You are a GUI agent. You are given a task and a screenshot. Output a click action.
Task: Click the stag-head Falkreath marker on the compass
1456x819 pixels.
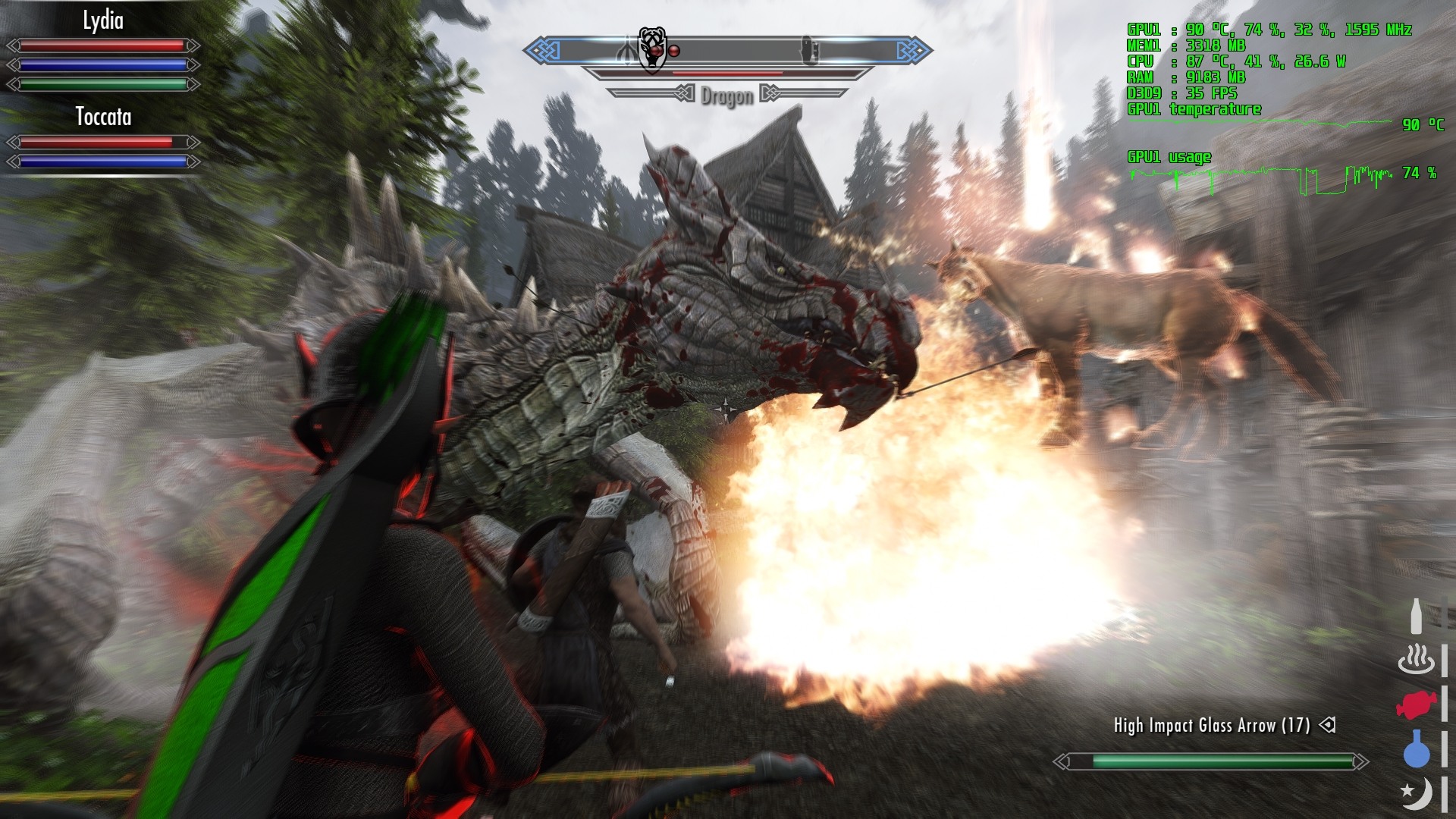651,49
